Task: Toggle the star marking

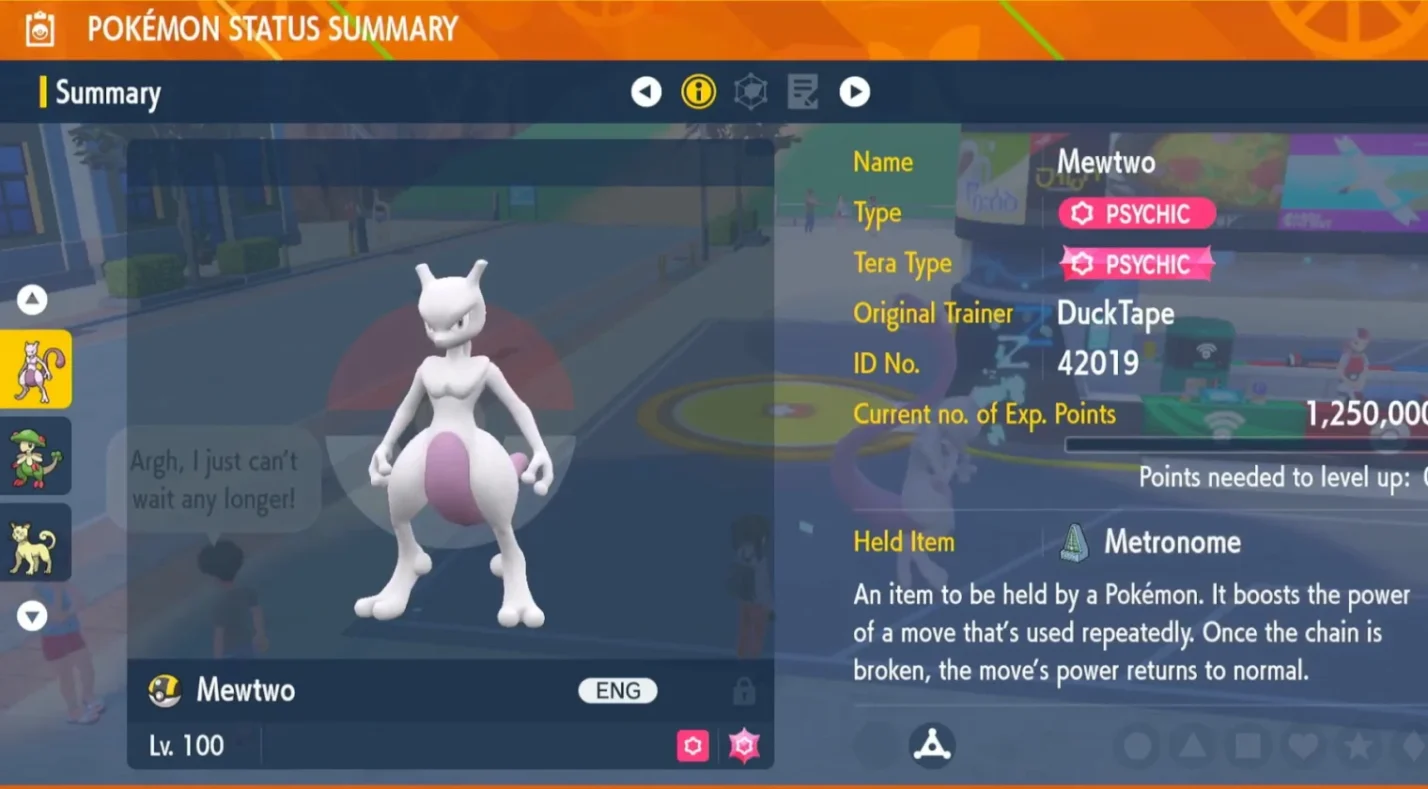Action: (1357, 746)
